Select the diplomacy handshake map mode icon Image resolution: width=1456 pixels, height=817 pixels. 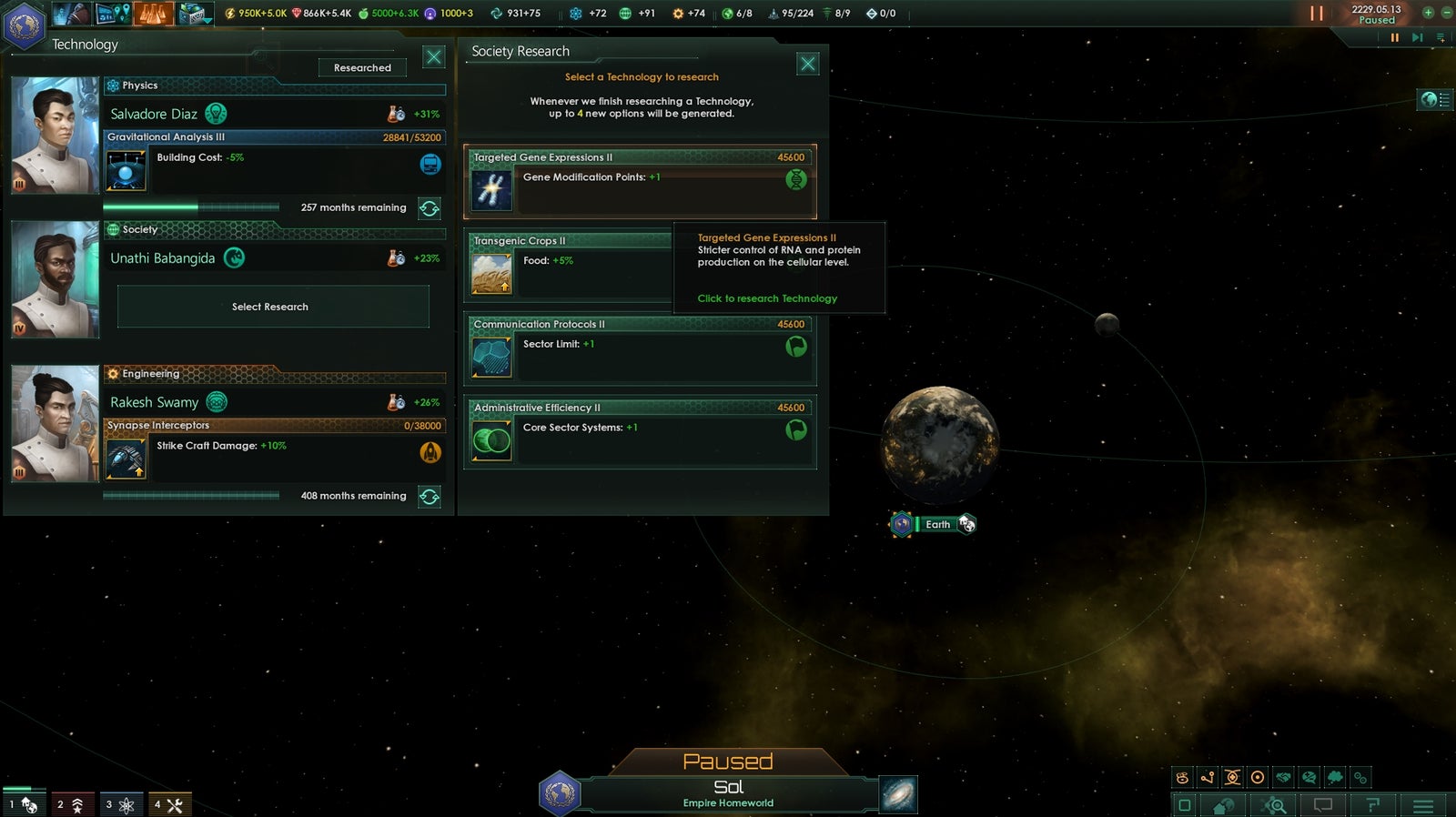coord(1283,776)
